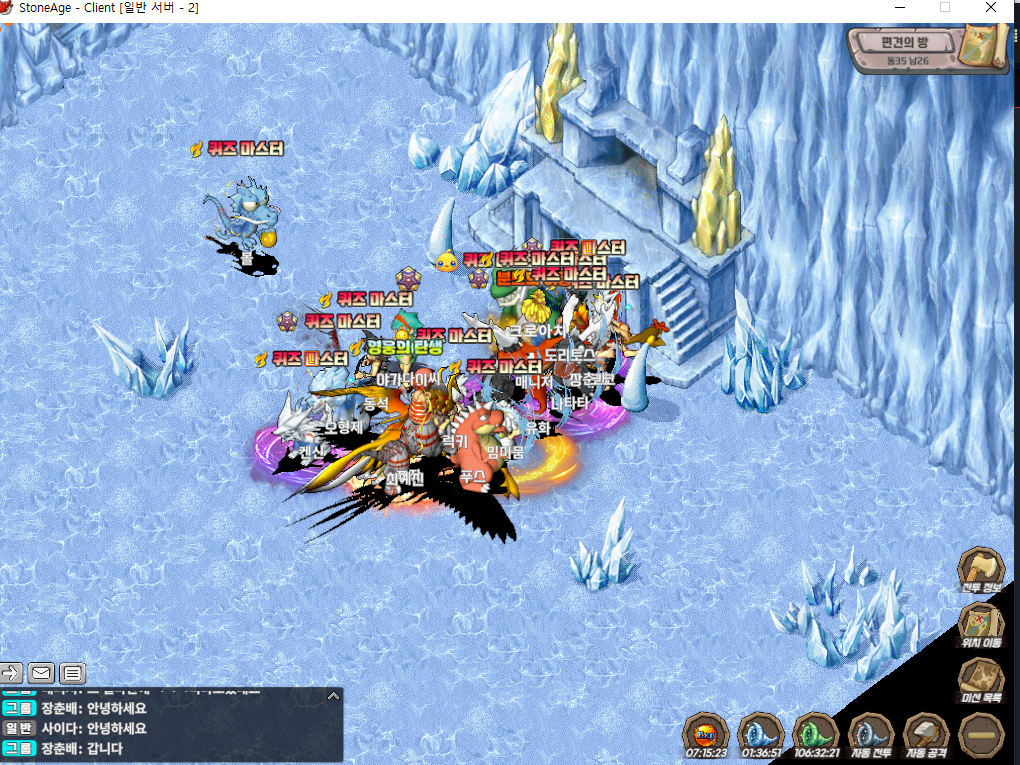Click the arrow button above the chat
1020x765 pixels.
click(x=12, y=672)
